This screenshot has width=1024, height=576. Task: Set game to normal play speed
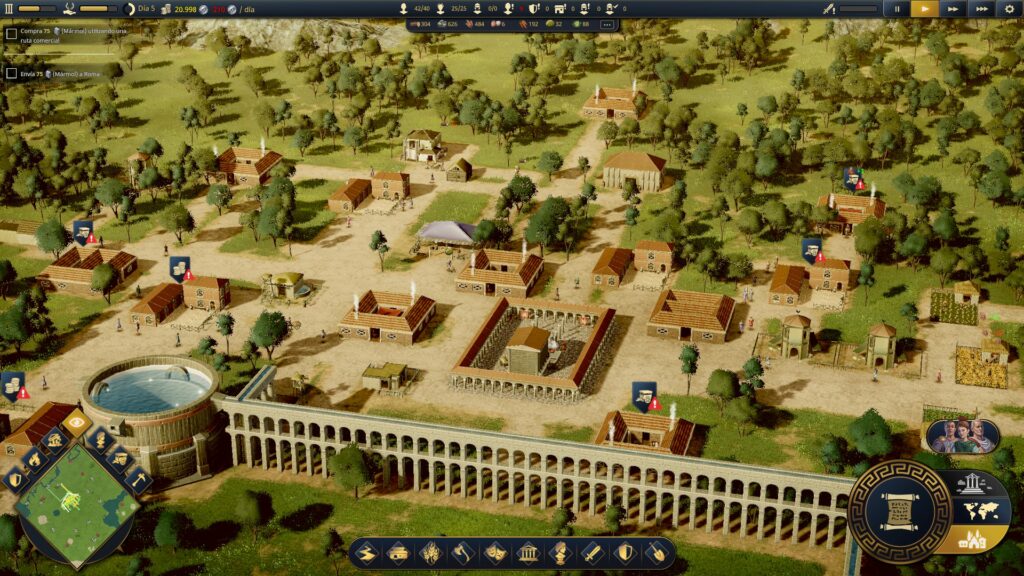click(x=925, y=8)
